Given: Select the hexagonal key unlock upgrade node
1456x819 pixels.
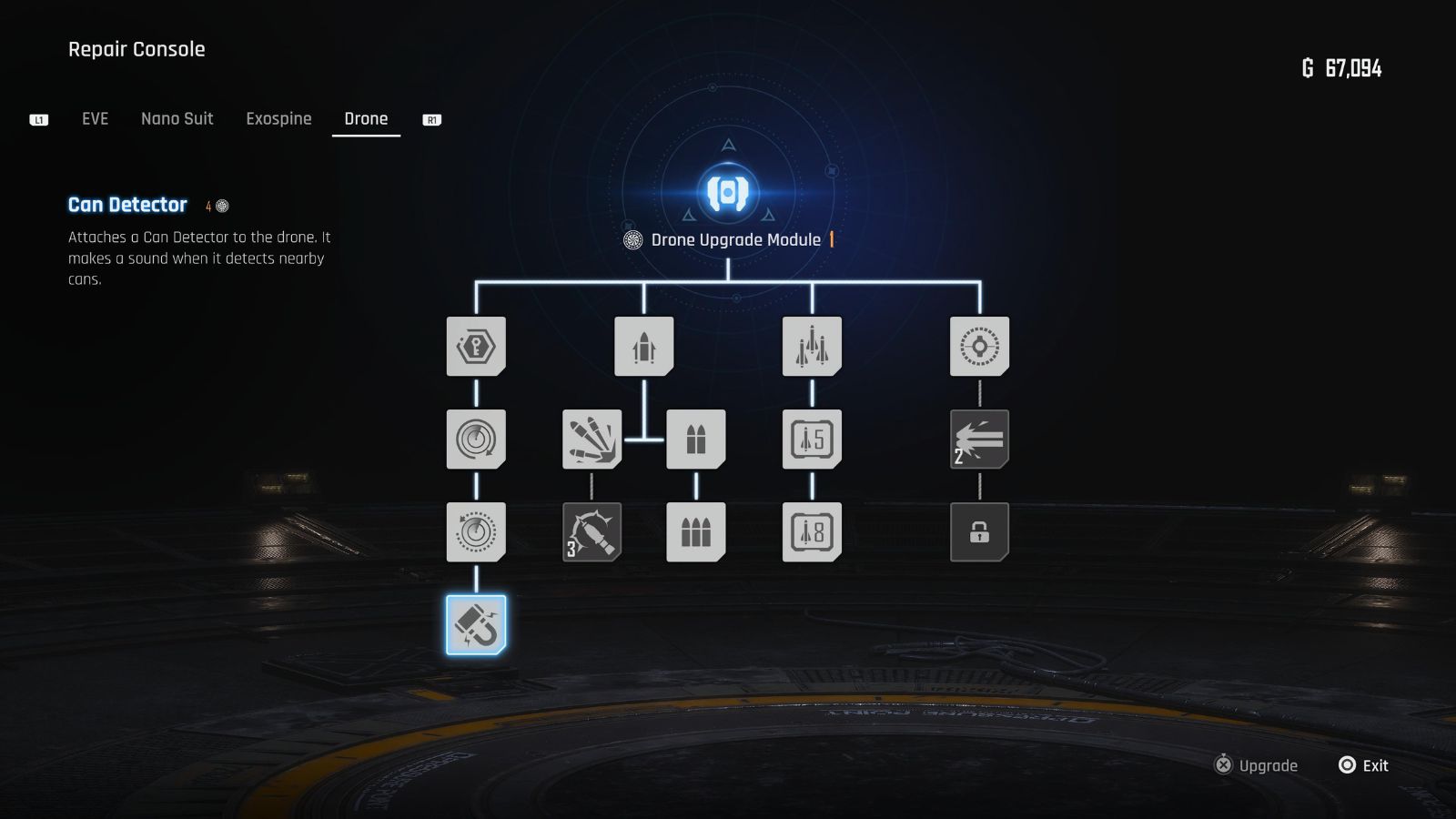Looking at the screenshot, I should pyautogui.click(x=477, y=346).
